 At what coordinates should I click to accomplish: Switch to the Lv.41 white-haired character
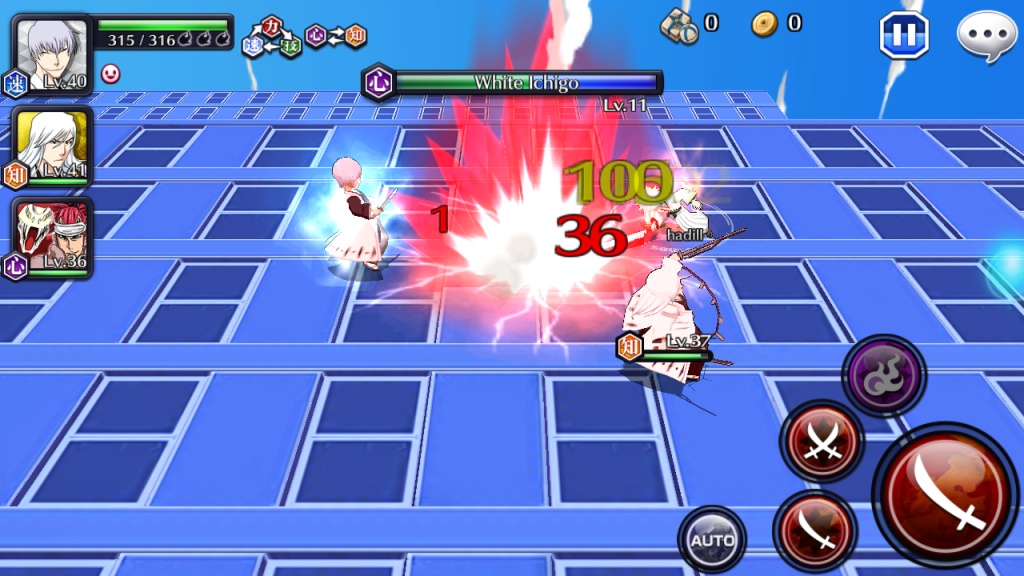point(52,146)
